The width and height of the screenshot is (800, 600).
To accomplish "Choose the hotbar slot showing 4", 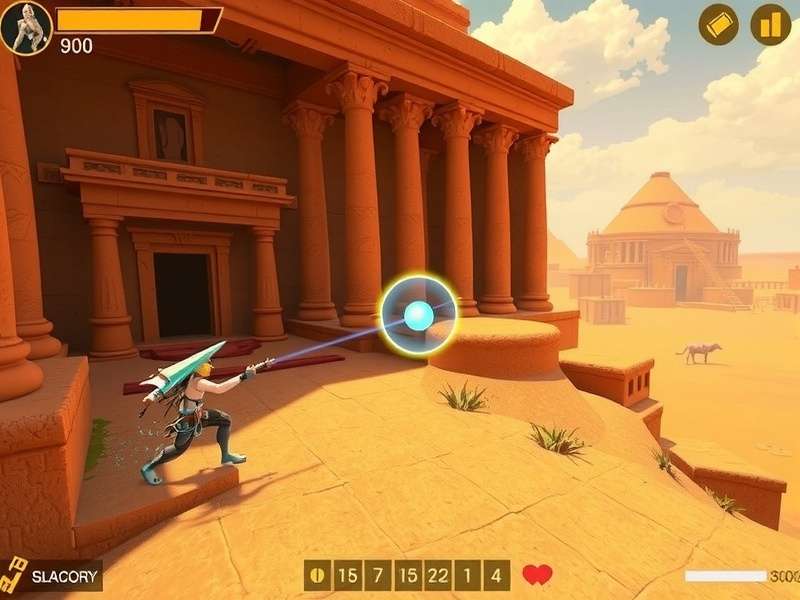I will point(497,575).
